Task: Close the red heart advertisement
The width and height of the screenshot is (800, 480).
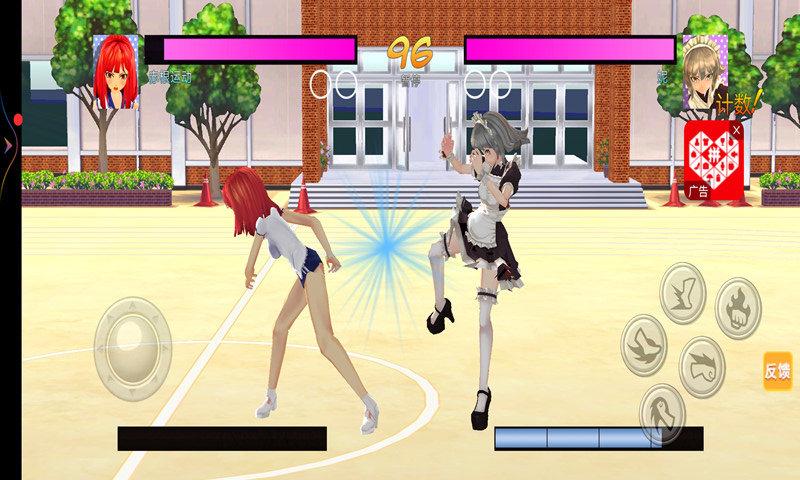Action: click(x=737, y=129)
